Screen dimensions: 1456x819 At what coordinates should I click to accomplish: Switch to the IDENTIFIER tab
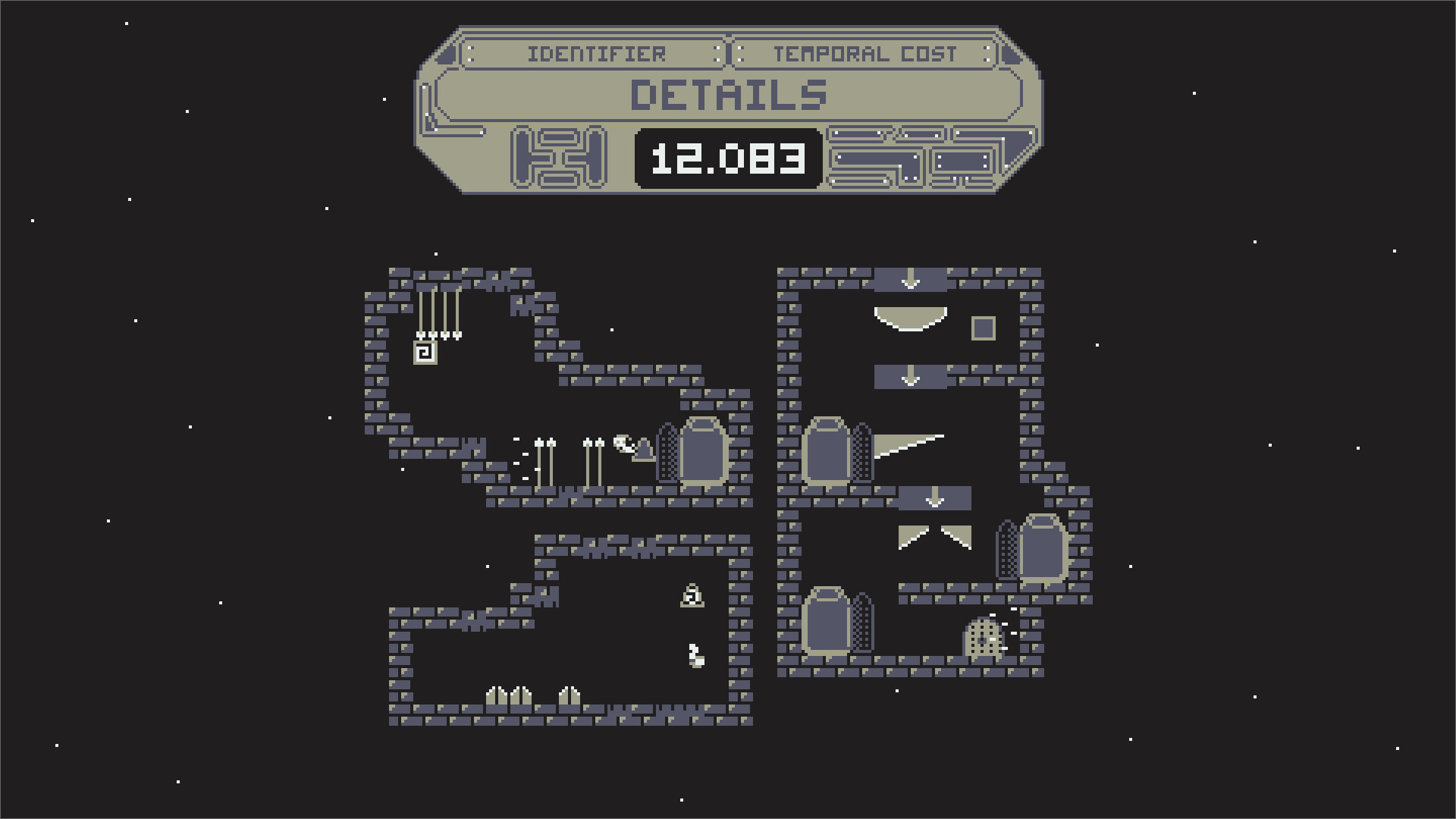598,53
